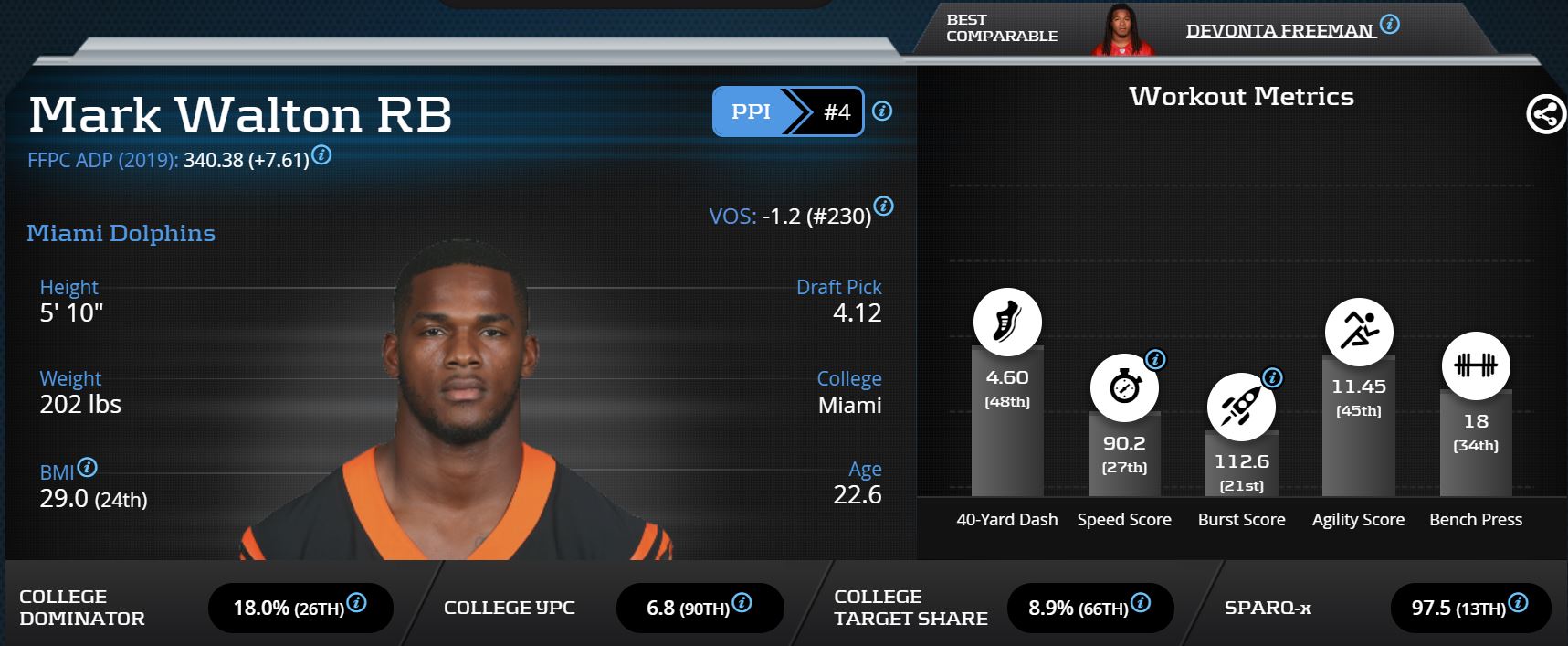Open the Miami Dolphins team link
Image resolution: width=1568 pixels, height=646 pixels.
click(121, 233)
